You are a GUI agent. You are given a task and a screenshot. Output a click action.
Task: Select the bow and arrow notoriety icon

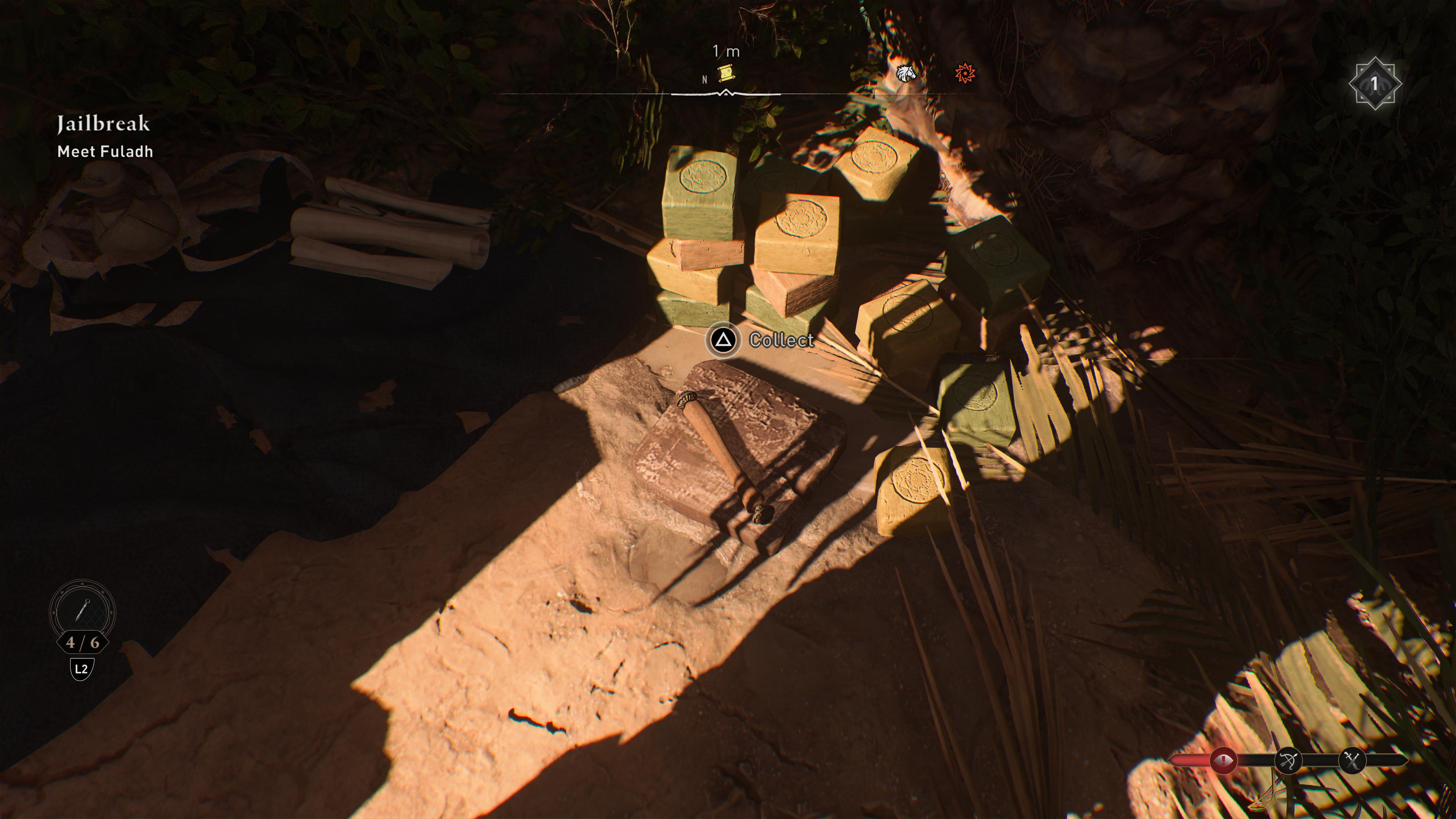[x=1288, y=761]
